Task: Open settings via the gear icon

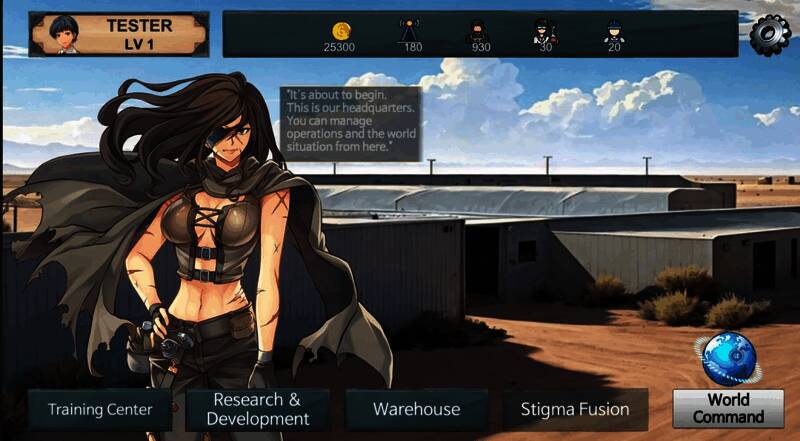Action: 769,33
